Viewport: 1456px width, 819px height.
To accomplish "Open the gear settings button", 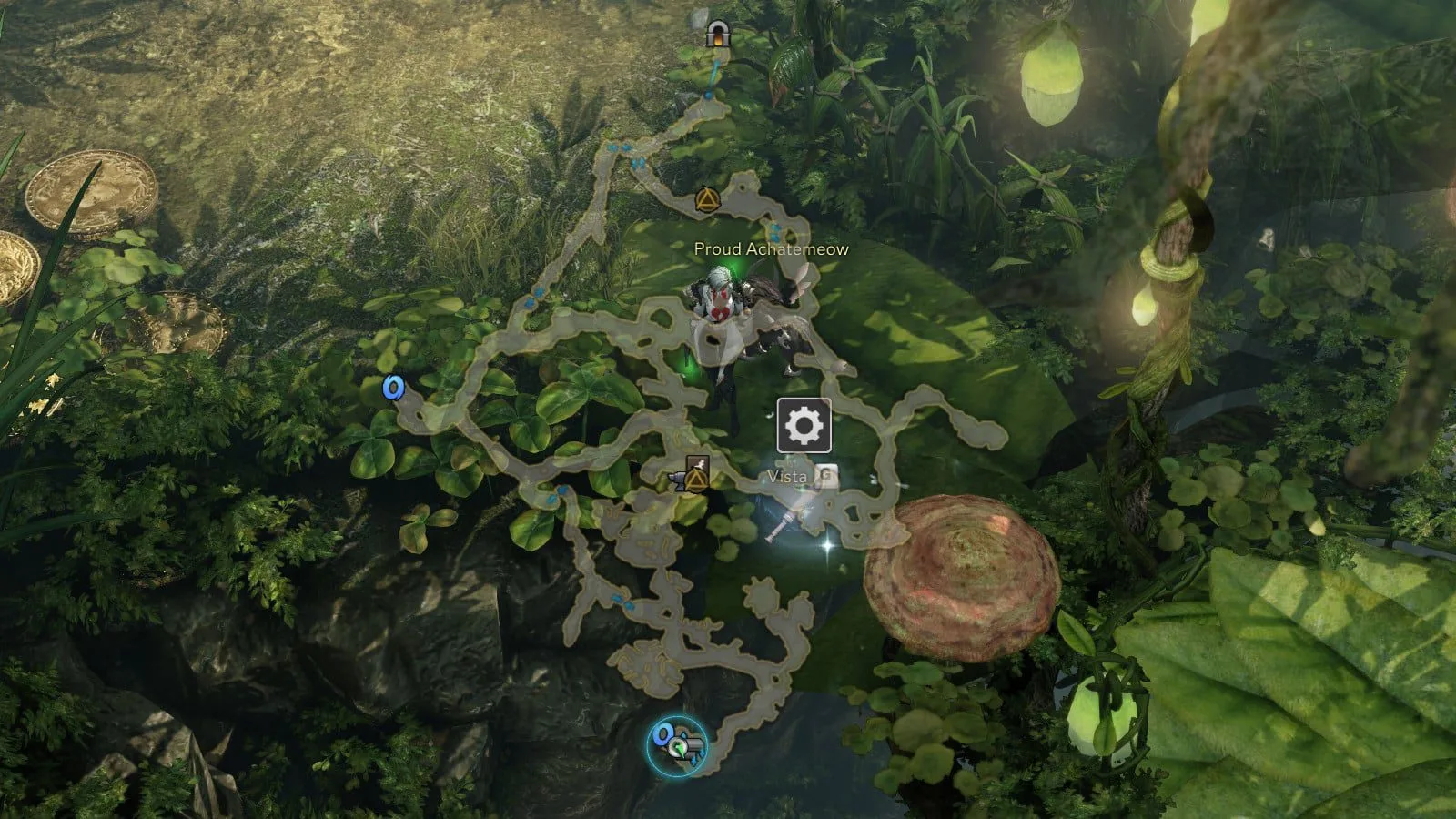I will [804, 425].
